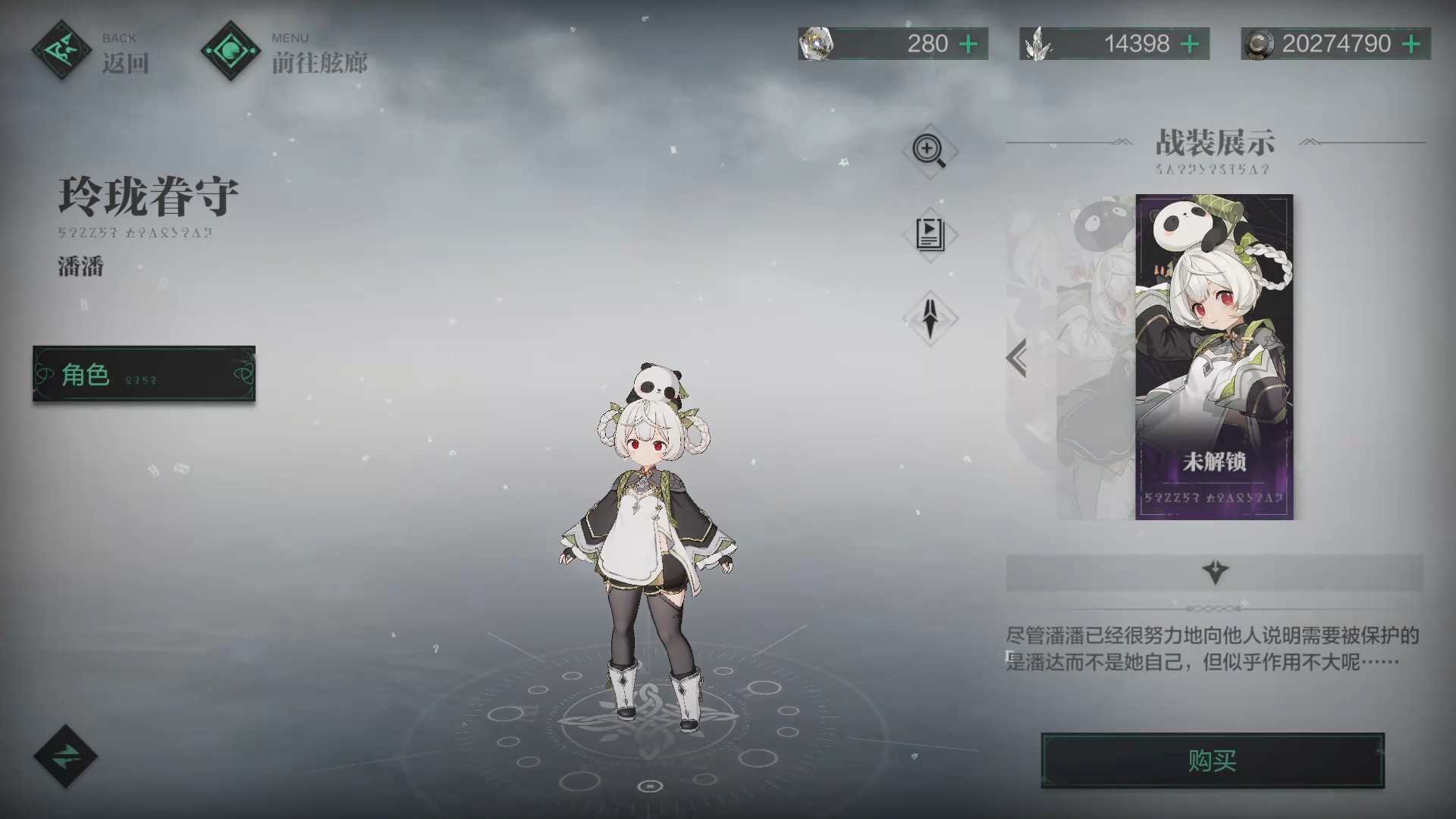Select the 角色 tab
Screen dimensions: 1456x819
pyautogui.click(x=144, y=374)
